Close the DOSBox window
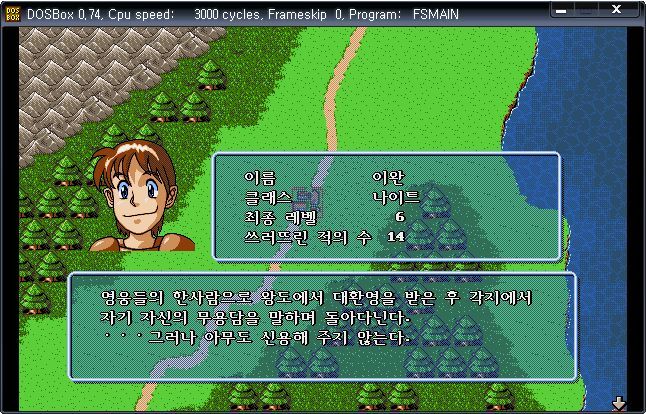 629,14
